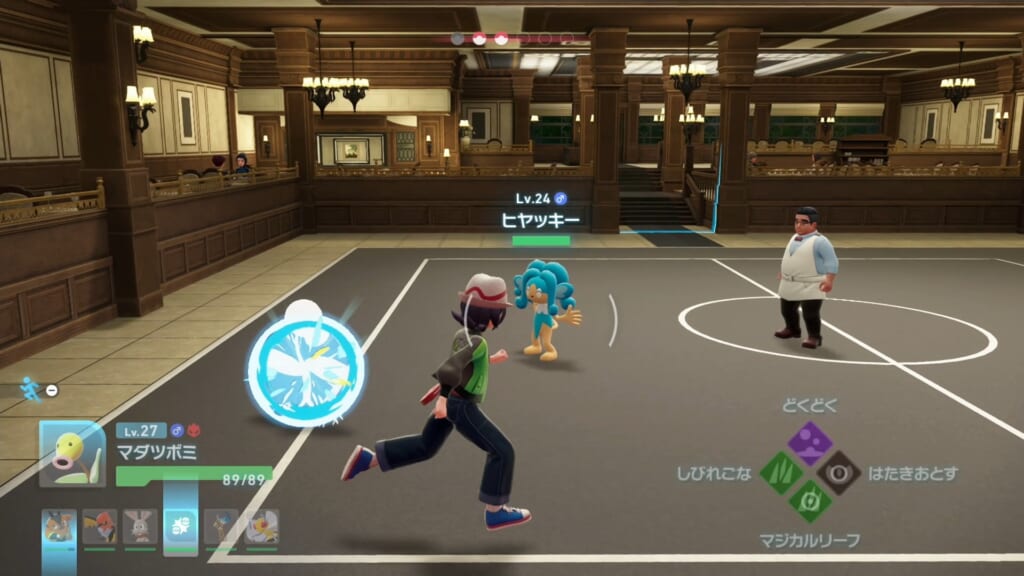The width and height of the screenshot is (1024, 576).
Task: Use the どくどく (Toxic) move
Action: click(x=809, y=441)
